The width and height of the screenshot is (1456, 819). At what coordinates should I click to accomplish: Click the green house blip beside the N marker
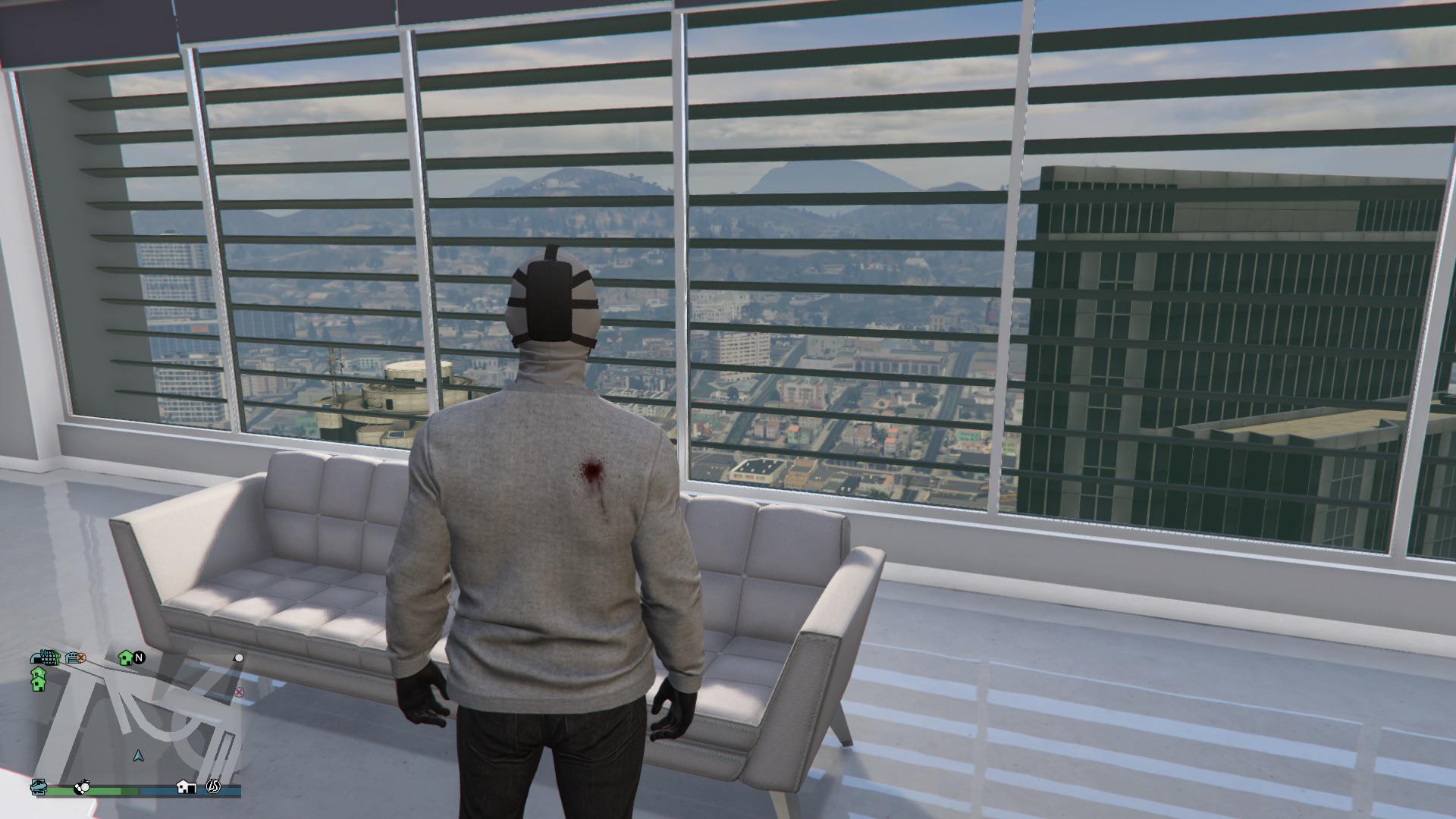pos(126,657)
